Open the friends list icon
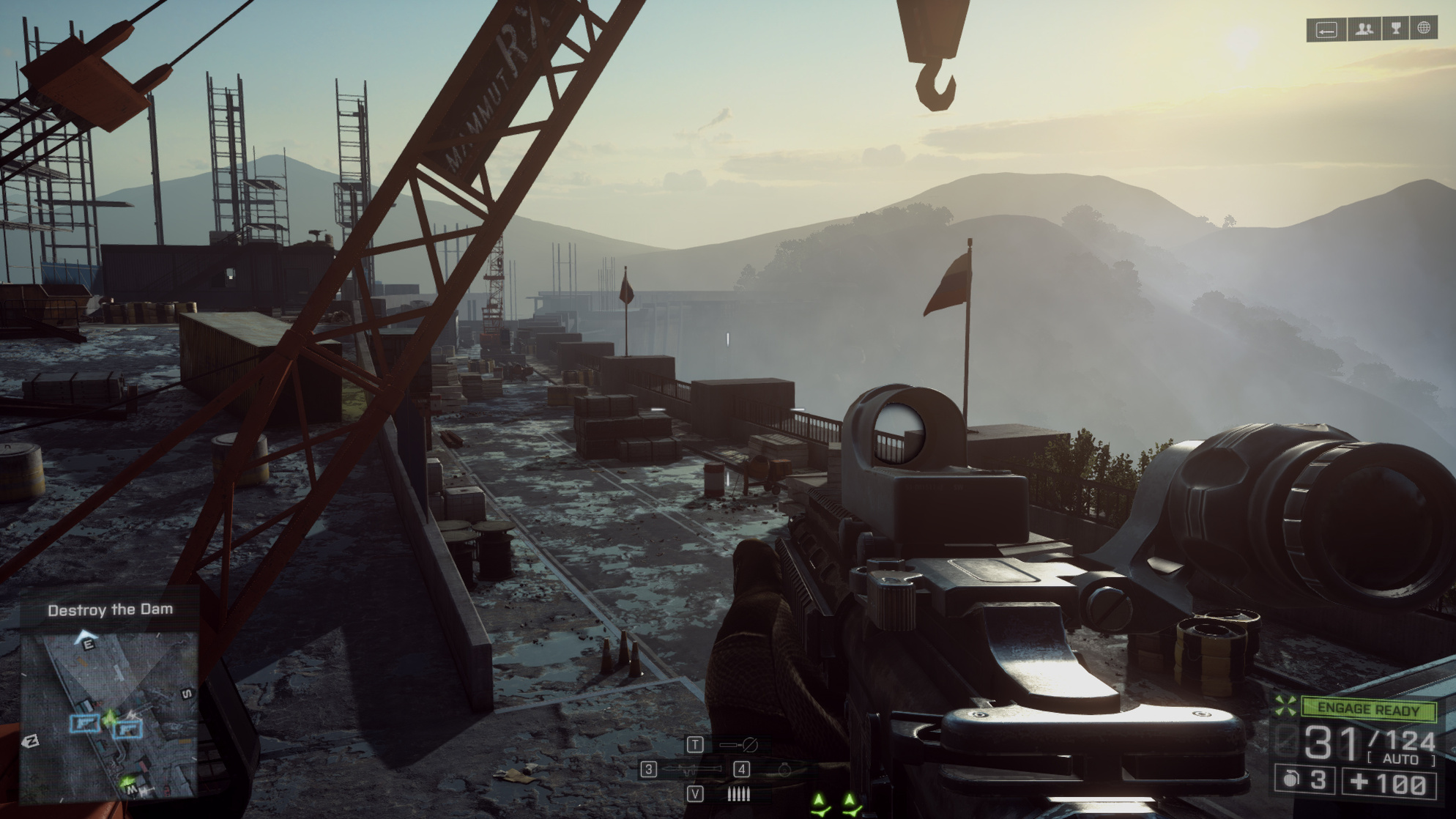The image size is (1456, 819). coord(1364,29)
